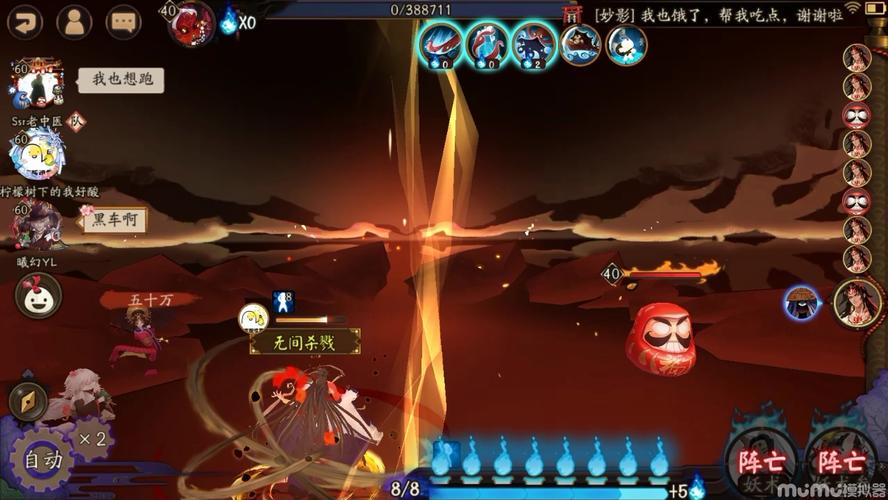Click the gold compass icon above 自动

coord(28,401)
